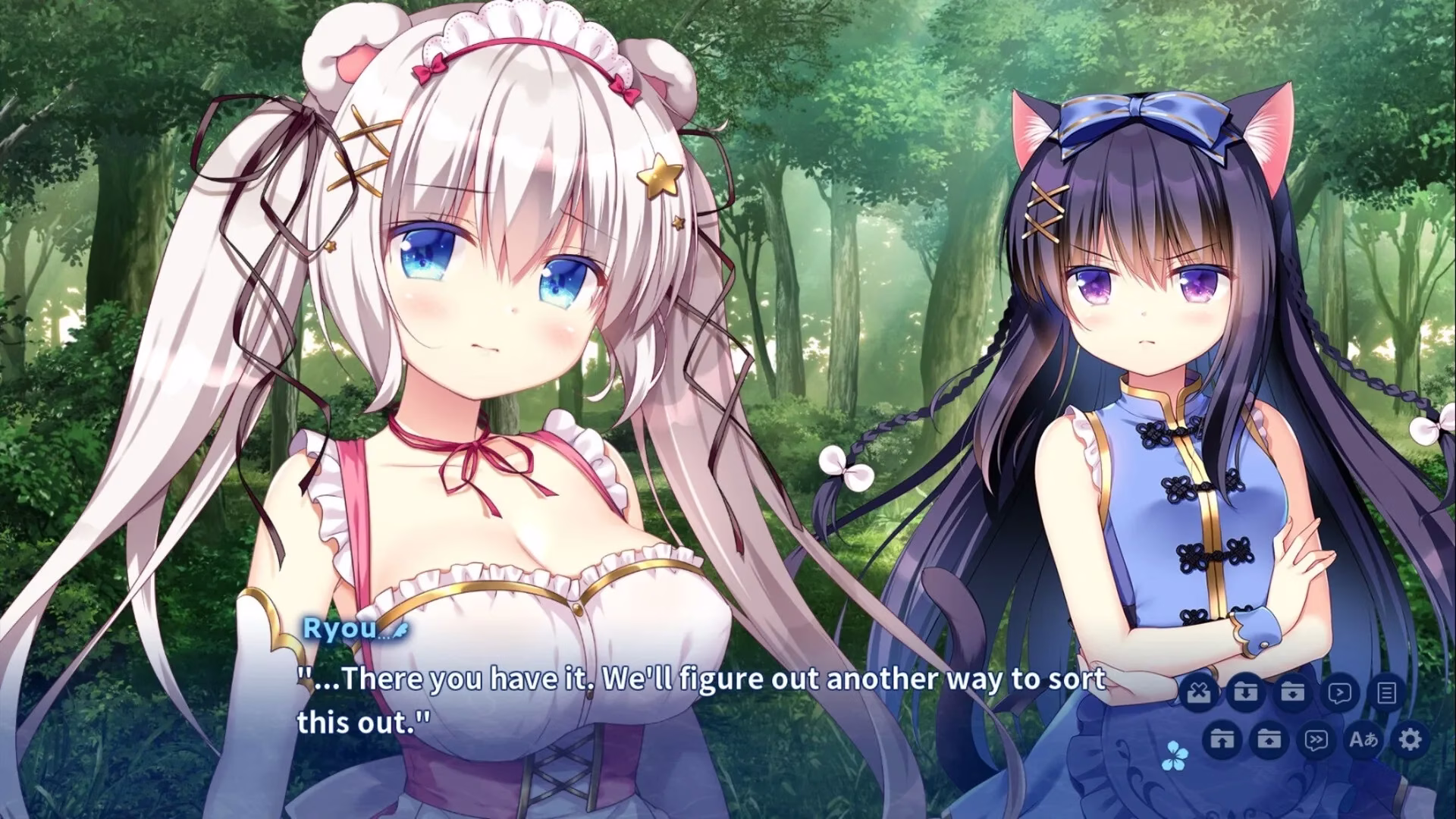The height and width of the screenshot is (819, 1456).
Task: Activate skip with the double-arrow speech bubble
Action: coord(1316,739)
